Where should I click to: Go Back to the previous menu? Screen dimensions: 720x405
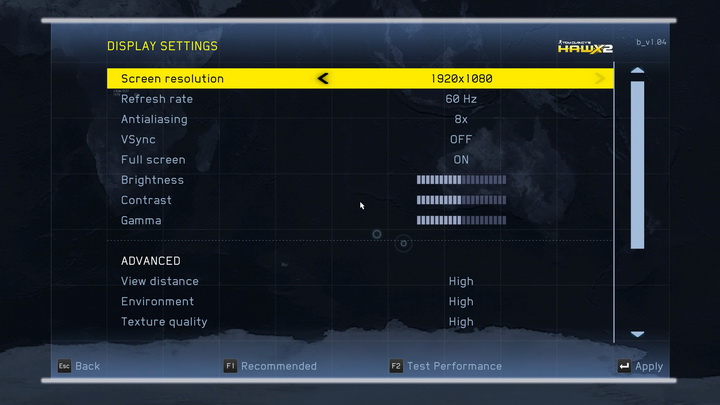tap(78, 366)
